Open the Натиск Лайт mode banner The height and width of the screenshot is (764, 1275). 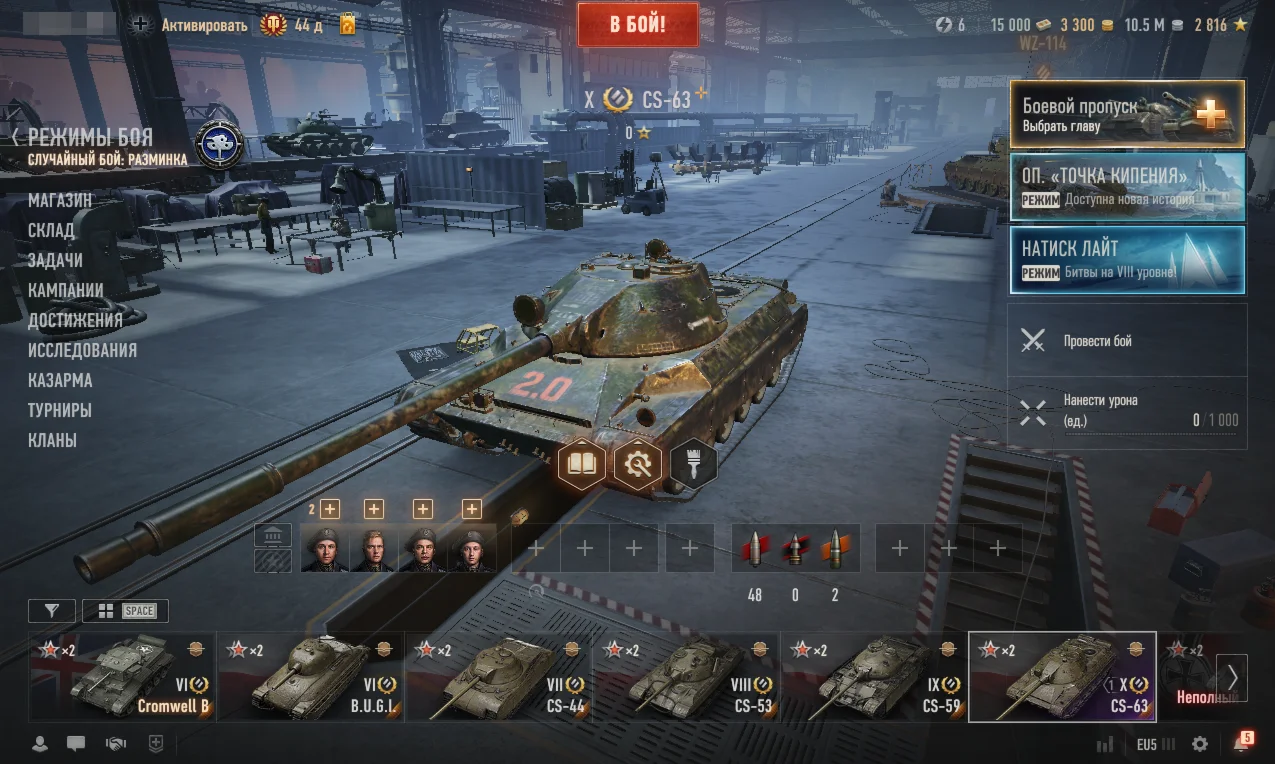(x=1127, y=260)
